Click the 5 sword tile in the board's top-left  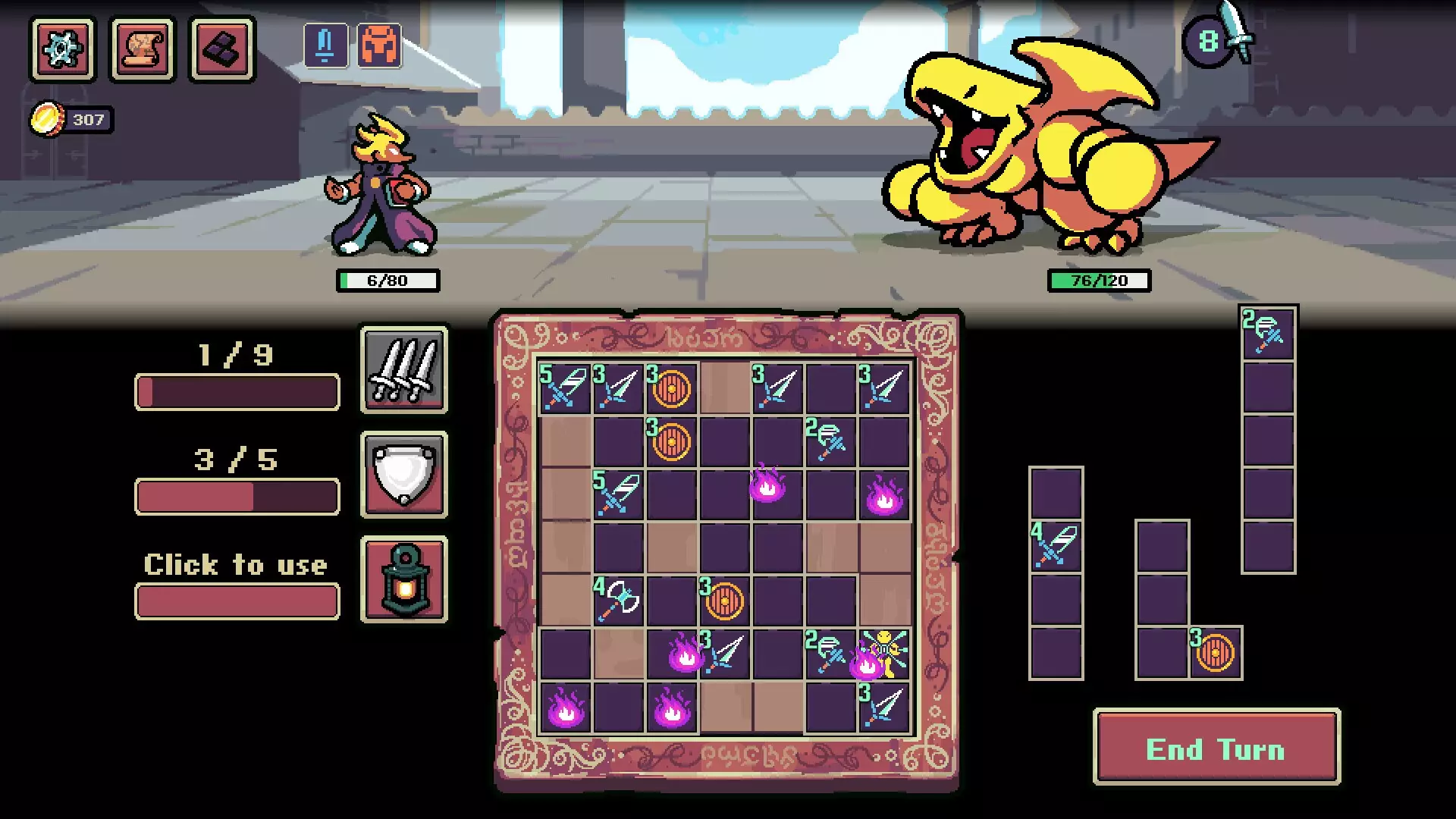coord(564,388)
